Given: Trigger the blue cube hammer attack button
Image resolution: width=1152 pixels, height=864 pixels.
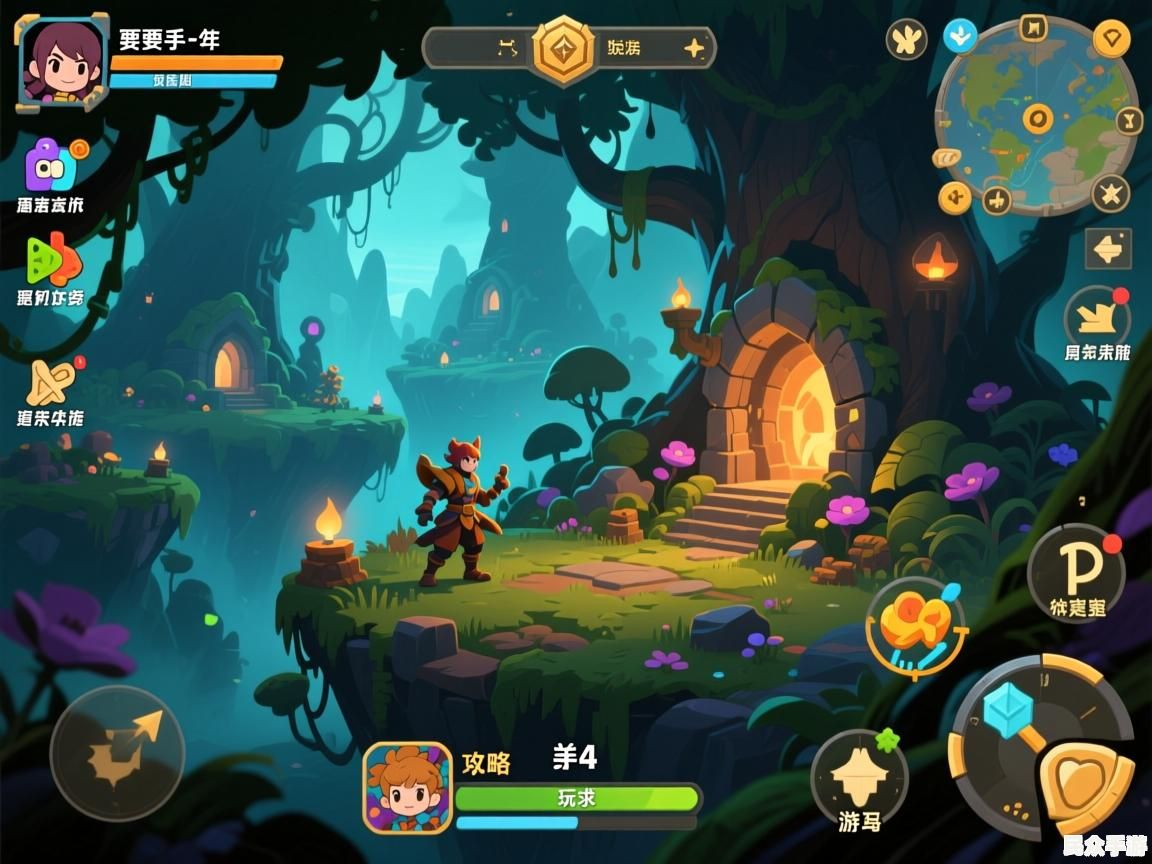Looking at the screenshot, I should click(1008, 714).
